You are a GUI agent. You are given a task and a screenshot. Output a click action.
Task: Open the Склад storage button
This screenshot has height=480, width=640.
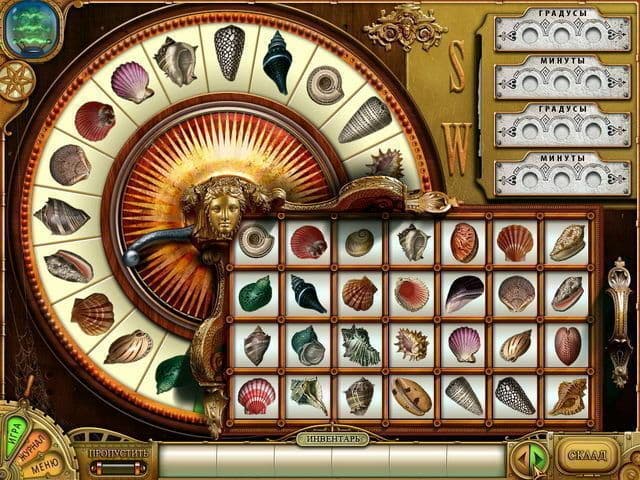pos(588,456)
